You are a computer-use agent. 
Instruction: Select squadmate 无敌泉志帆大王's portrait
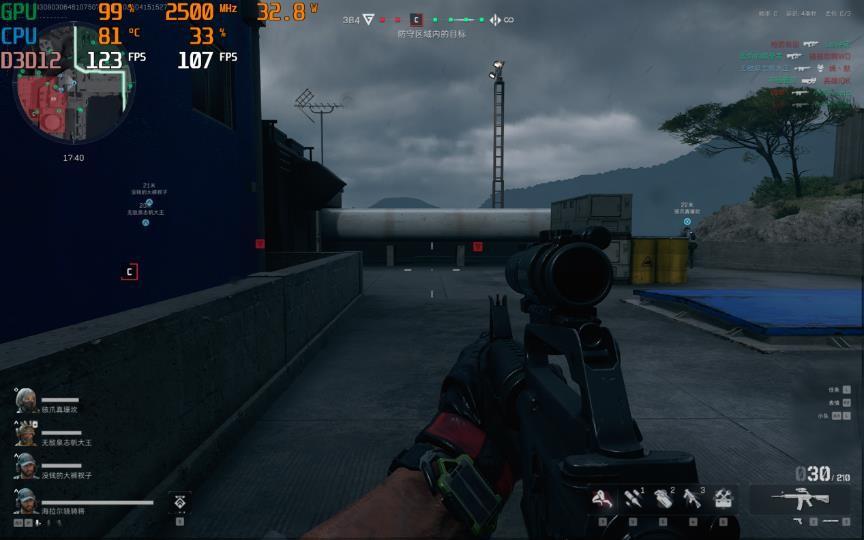tap(26, 433)
